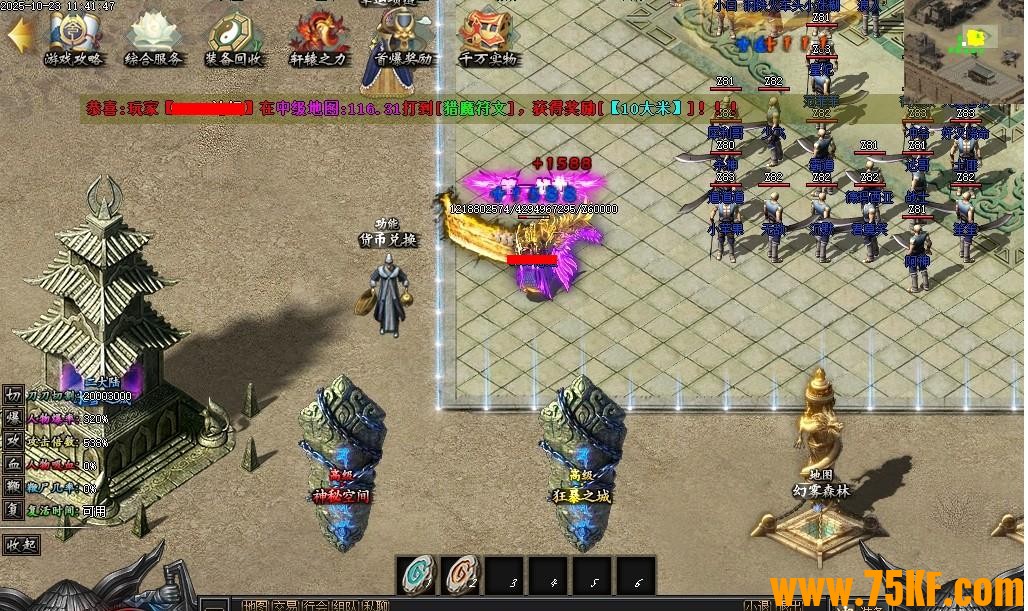Collapse the stats panel with 收起
This screenshot has height=611, width=1028.
22,545
